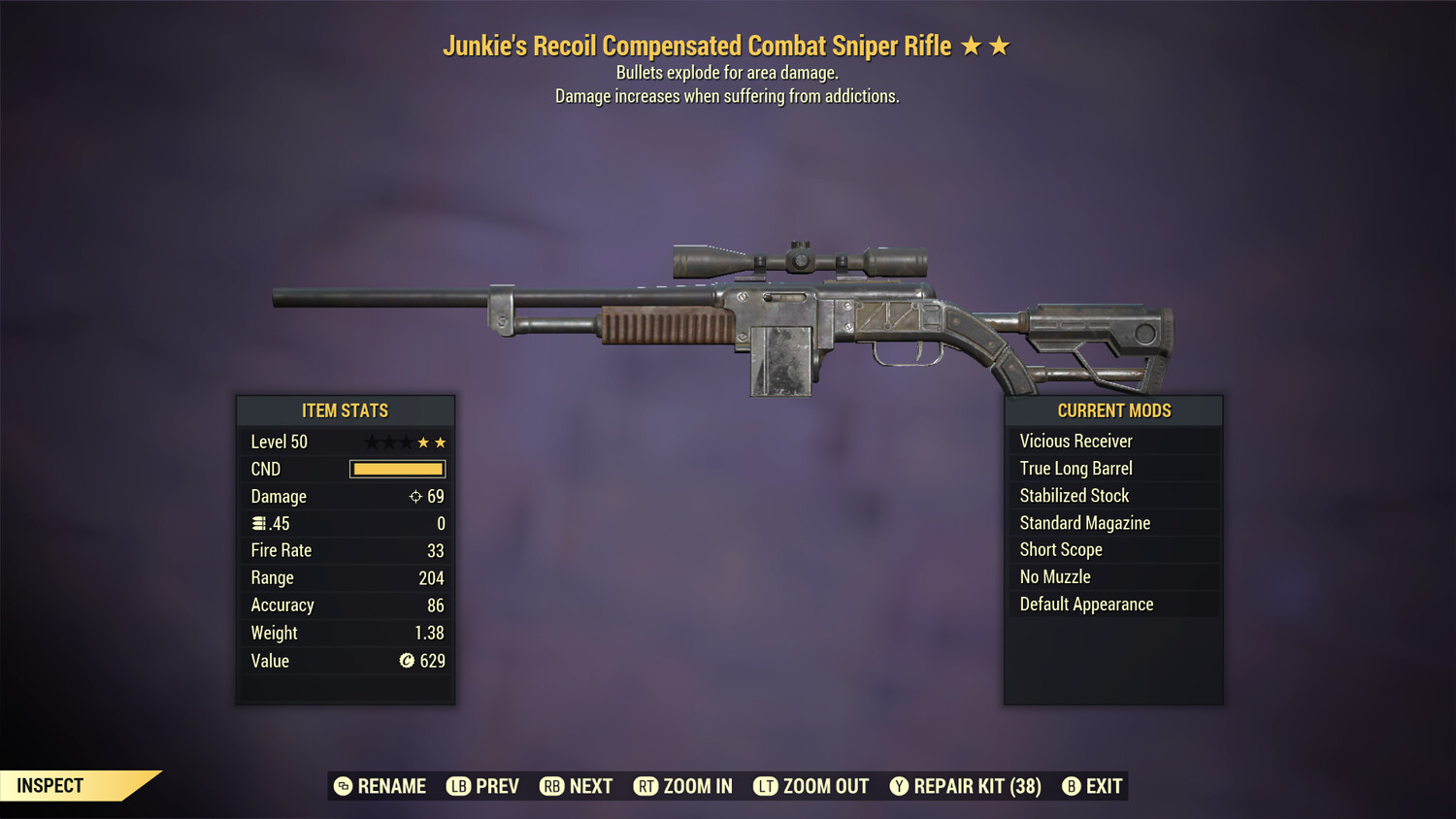
Task: Click the LT zoom out icon
Action: 766,786
